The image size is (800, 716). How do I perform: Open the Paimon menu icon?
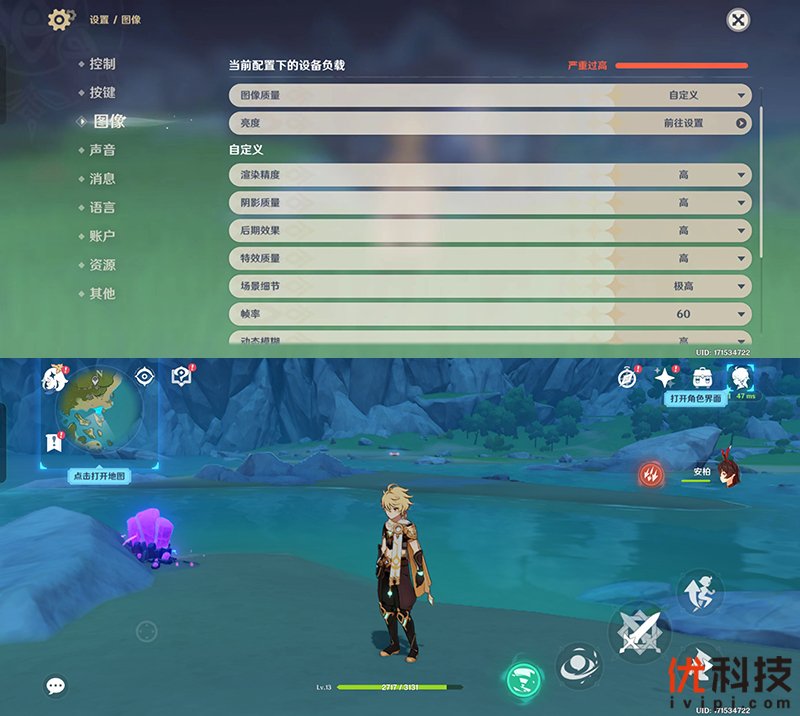[54, 379]
